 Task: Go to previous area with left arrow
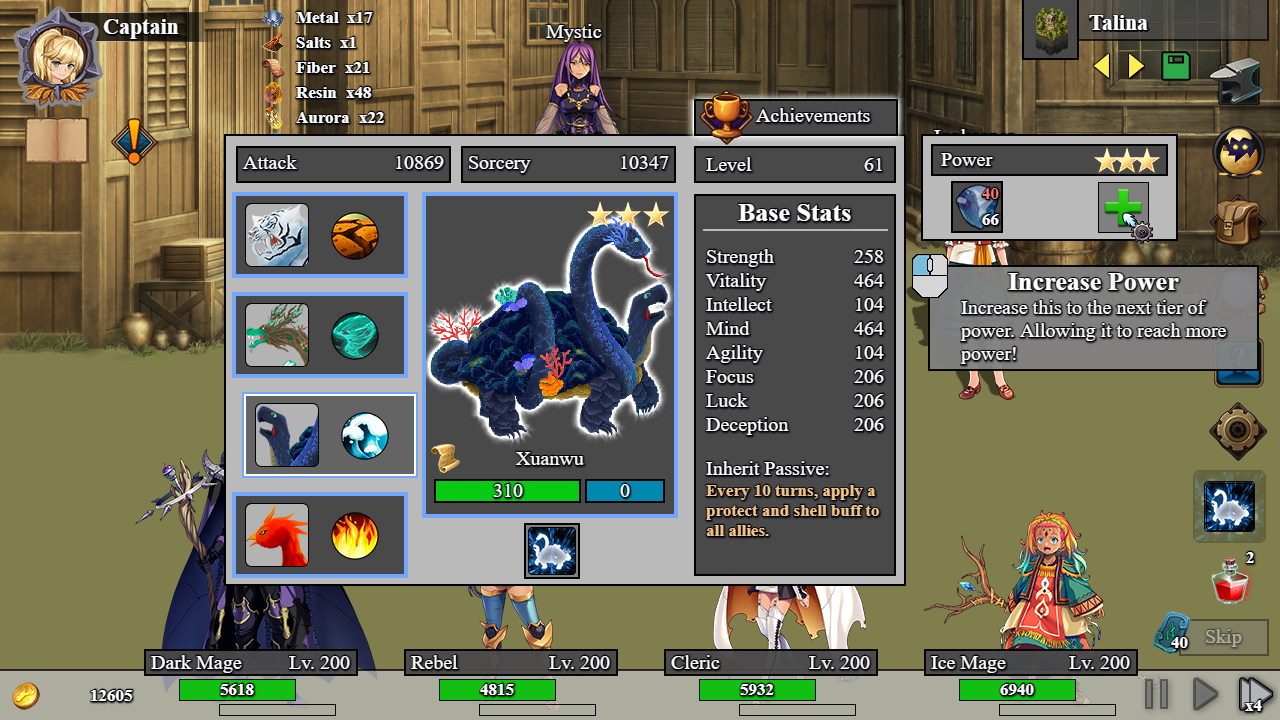(x=1102, y=66)
